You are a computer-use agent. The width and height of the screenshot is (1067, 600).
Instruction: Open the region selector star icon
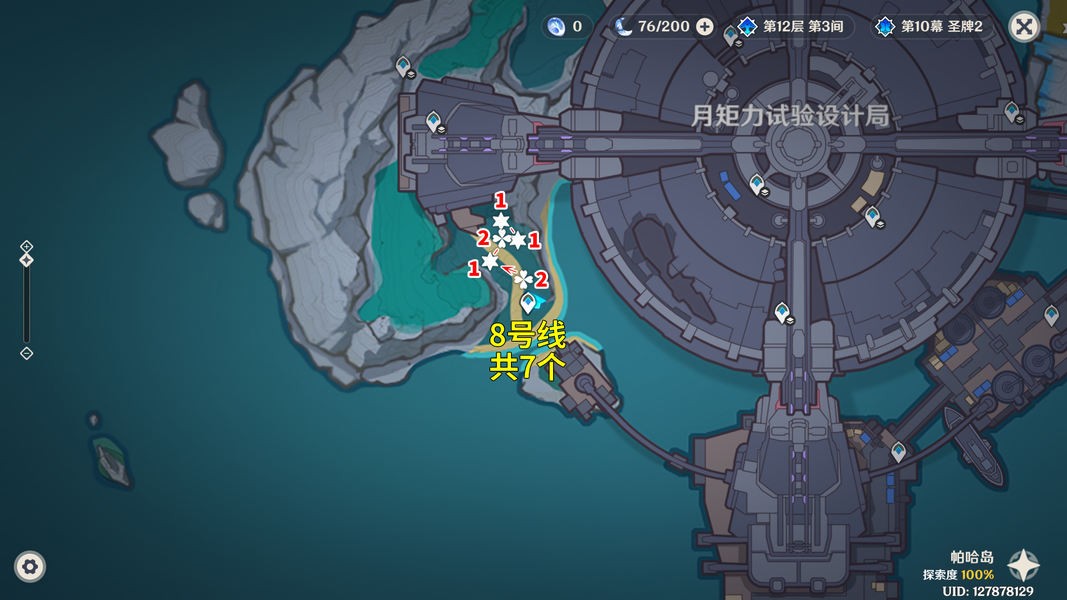1023,566
